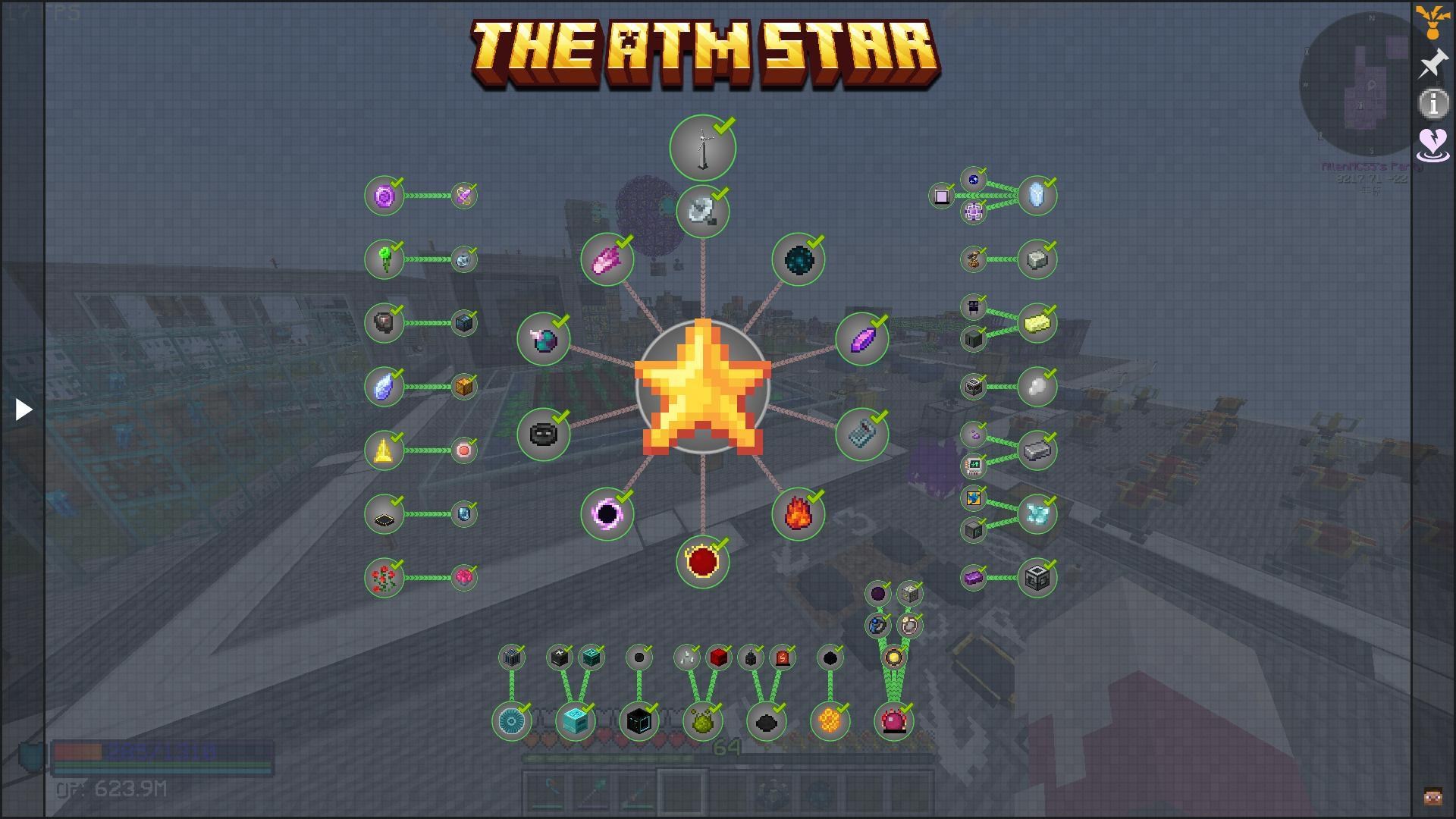Open the central ATM Star quest

click(x=701, y=387)
